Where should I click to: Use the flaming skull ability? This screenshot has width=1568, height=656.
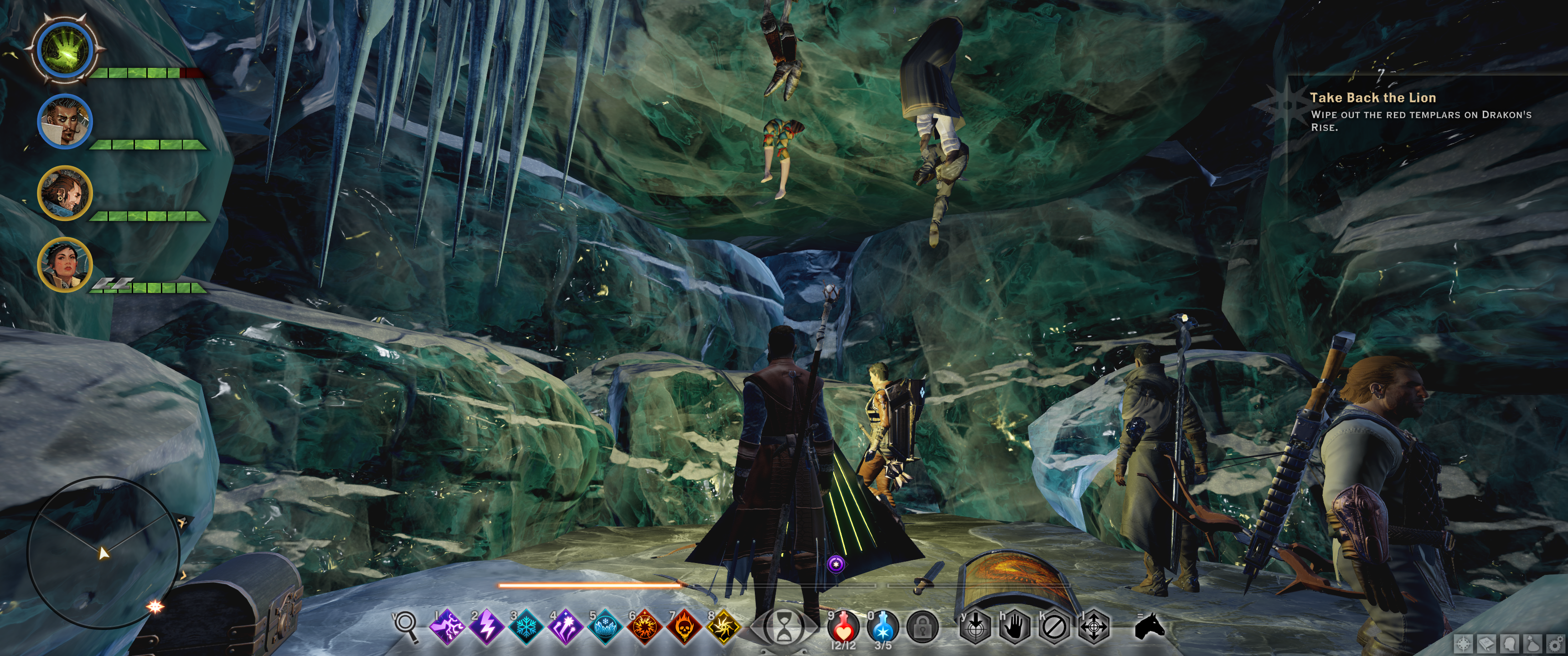684,626
